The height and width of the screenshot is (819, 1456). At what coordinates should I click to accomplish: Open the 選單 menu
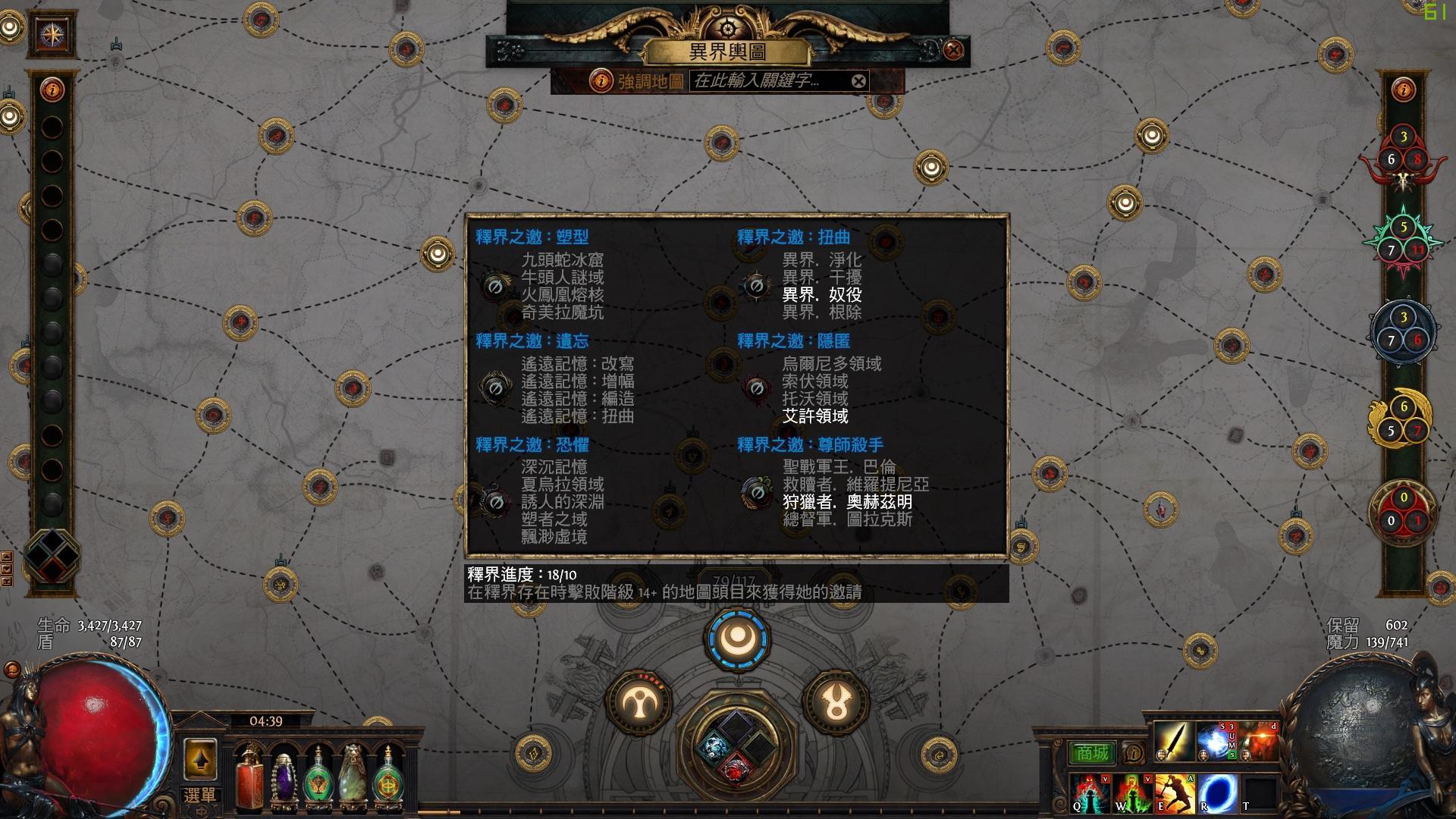tap(202, 792)
